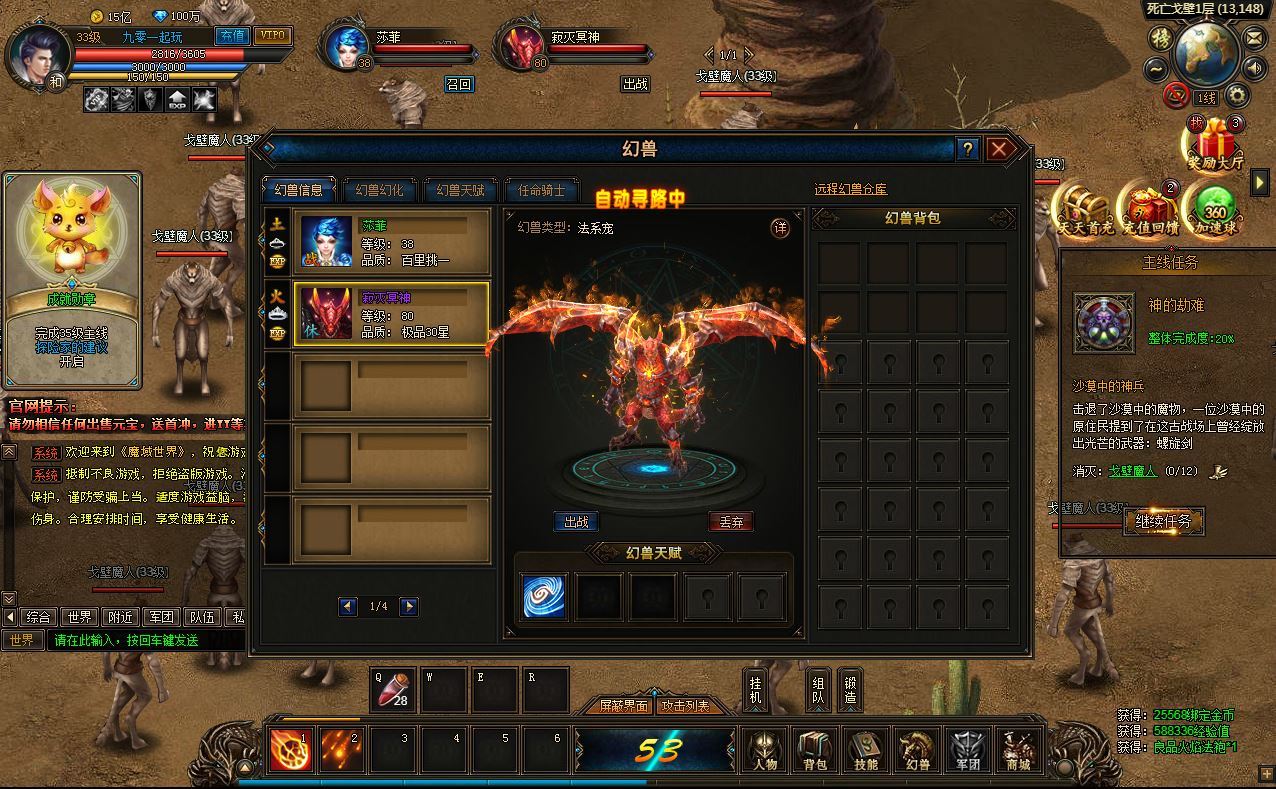Open the 远程幻兽仓库 link
Image resolution: width=1276 pixels, height=789 pixels.
pos(851,189)
